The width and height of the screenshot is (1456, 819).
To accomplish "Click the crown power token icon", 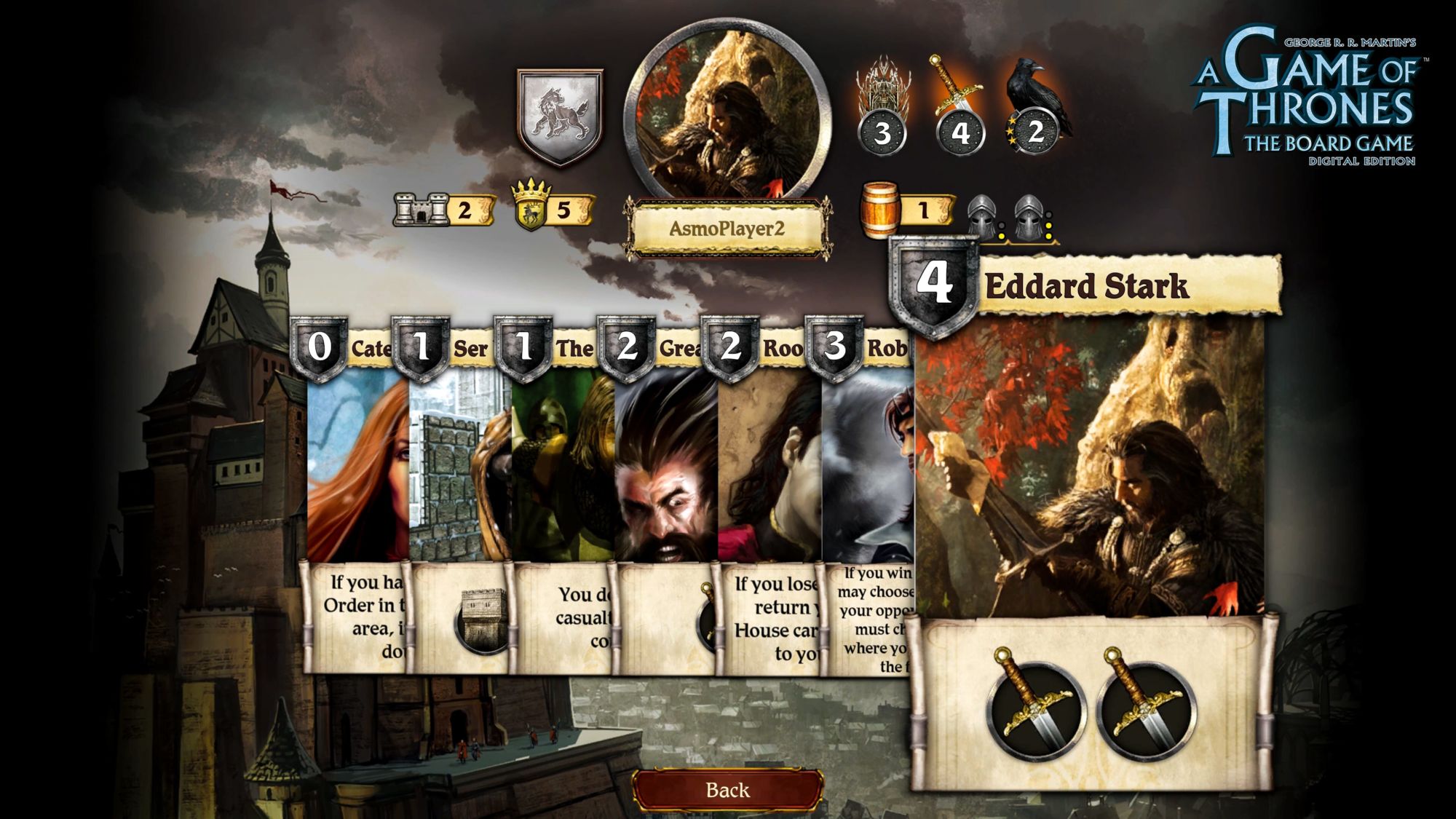I will coord(531,207).
